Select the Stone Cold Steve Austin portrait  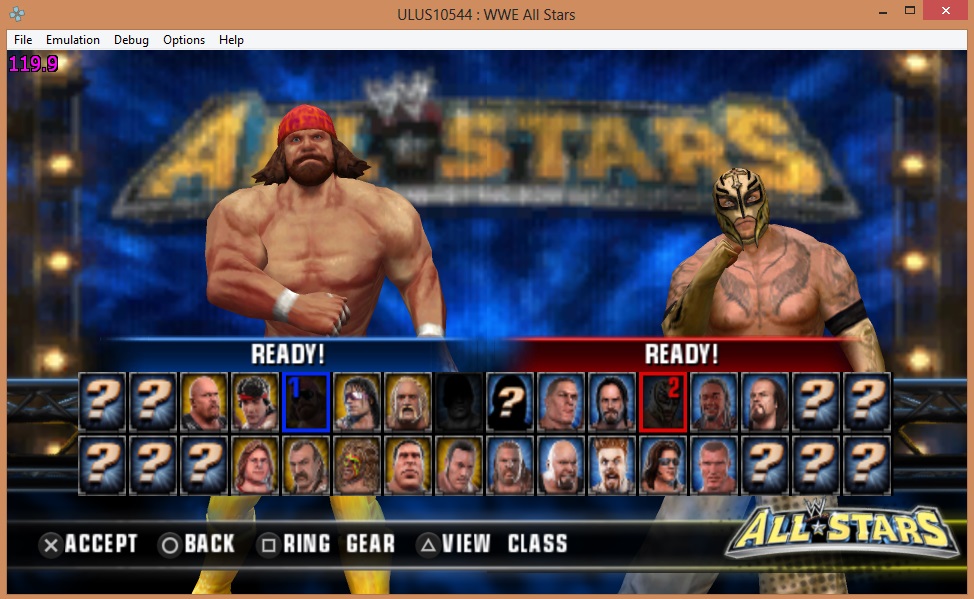[205, 401]
